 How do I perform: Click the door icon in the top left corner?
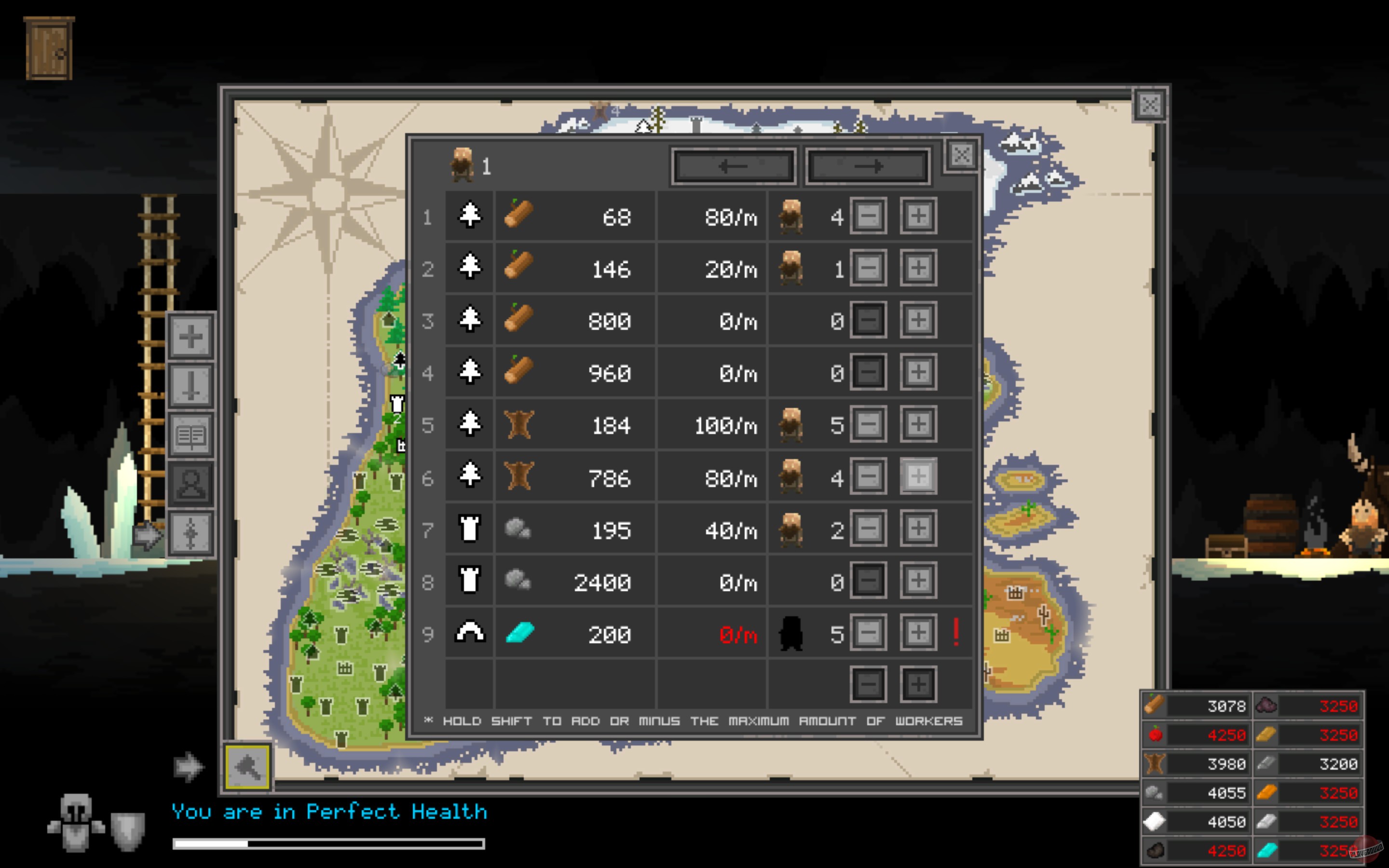49,47
